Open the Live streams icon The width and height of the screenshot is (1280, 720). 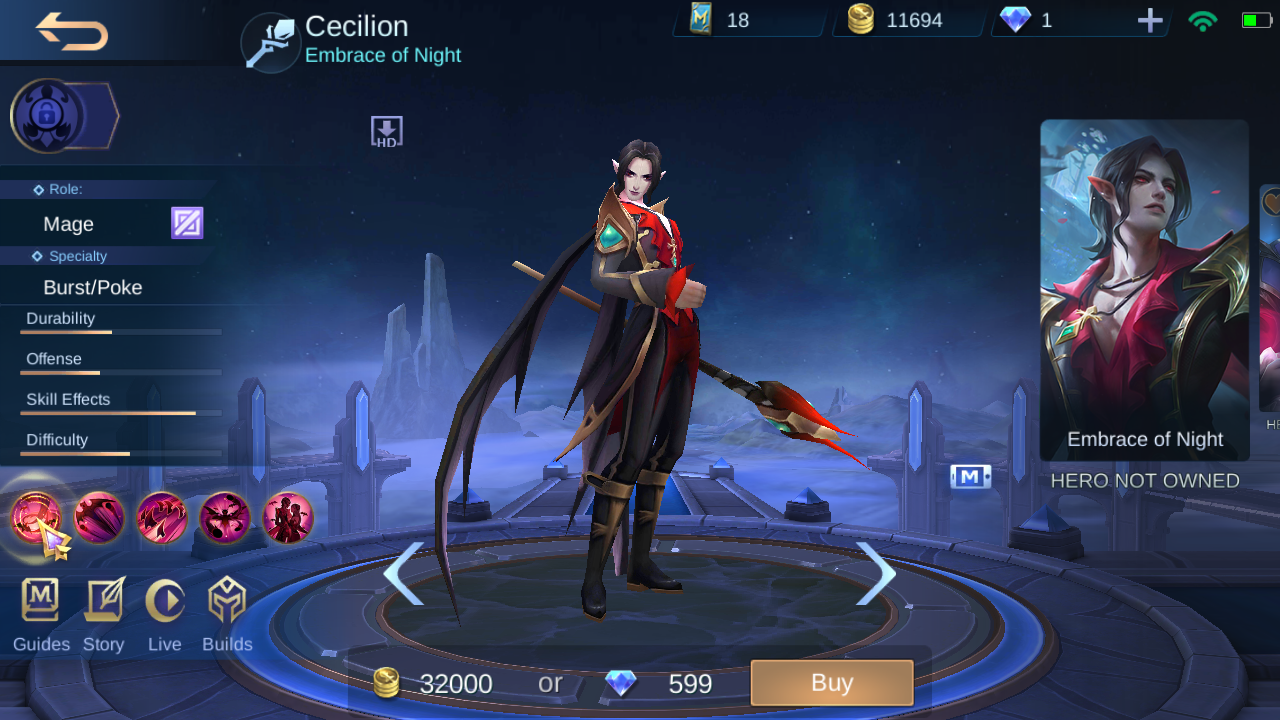(165, 601)
